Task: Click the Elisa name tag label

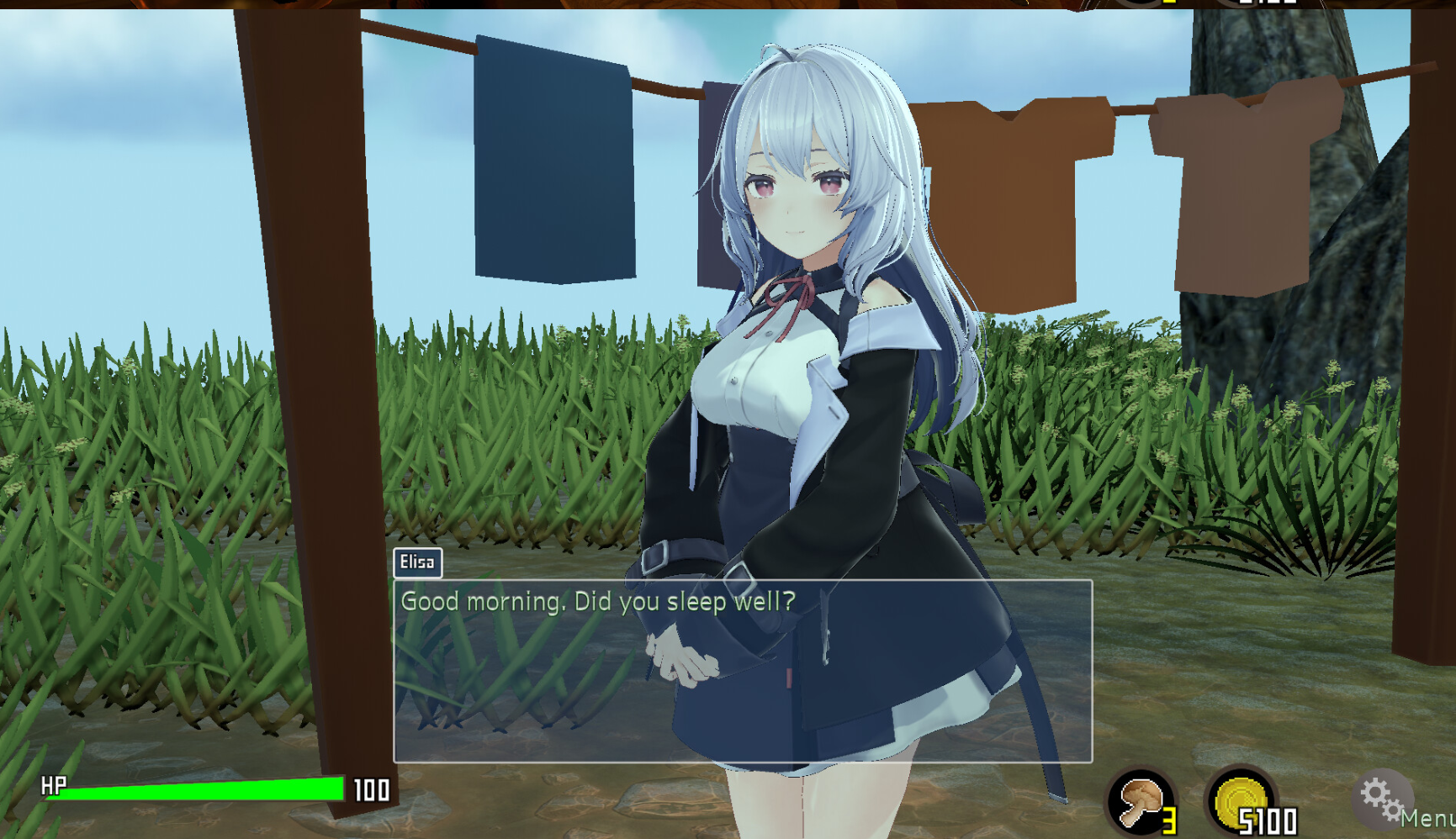Action: (418, 563)
